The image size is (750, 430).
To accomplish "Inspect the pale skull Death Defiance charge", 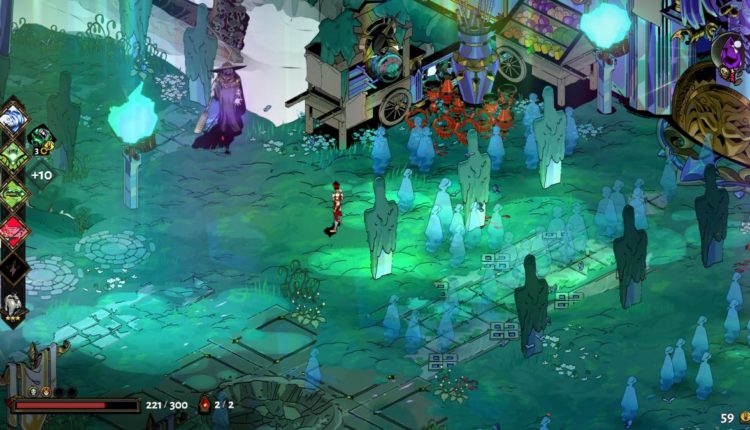I will [31, 392].
